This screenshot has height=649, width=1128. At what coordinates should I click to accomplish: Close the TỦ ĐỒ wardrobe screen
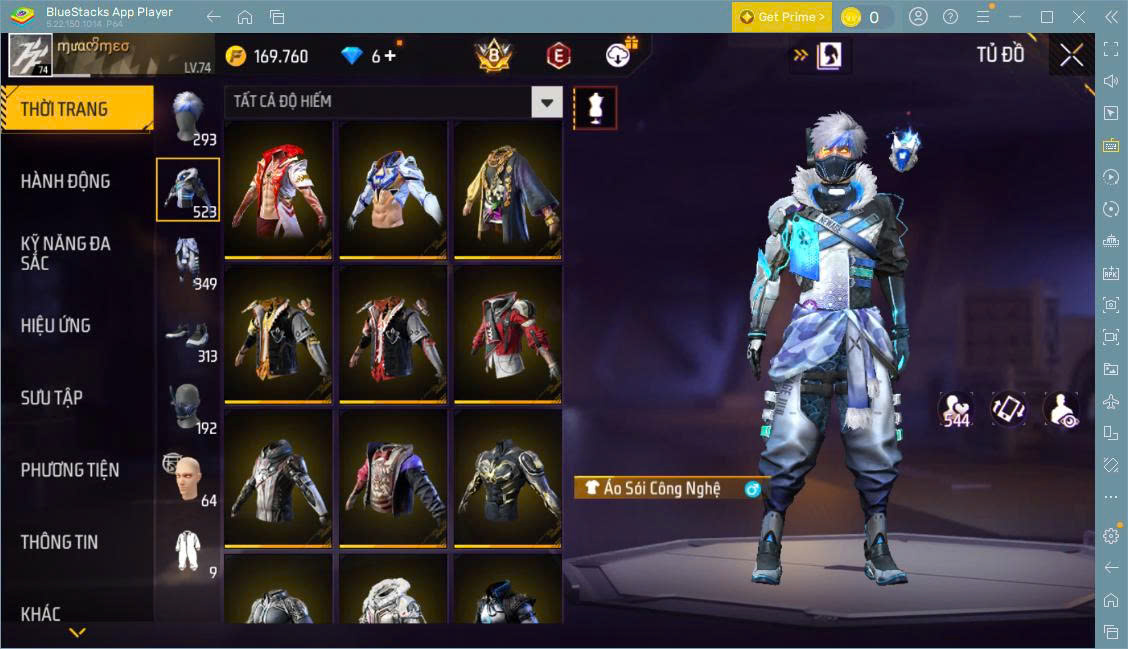click(x=1072, y=56)
